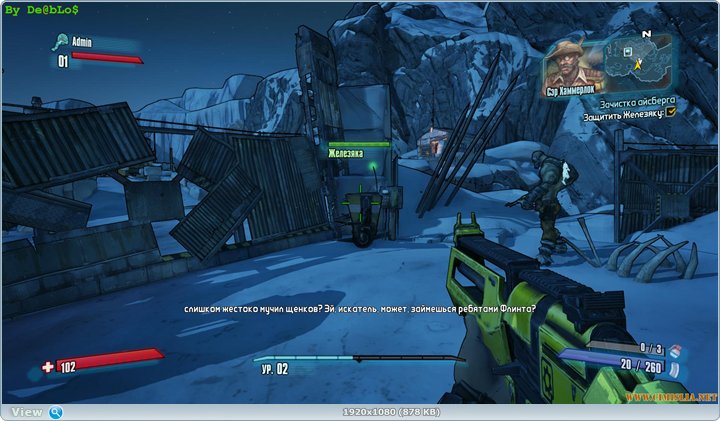Toggle the "Защитить Железяку" objective checkbox
Viewport: 720px width, 421px height.
tap(671, 112)
